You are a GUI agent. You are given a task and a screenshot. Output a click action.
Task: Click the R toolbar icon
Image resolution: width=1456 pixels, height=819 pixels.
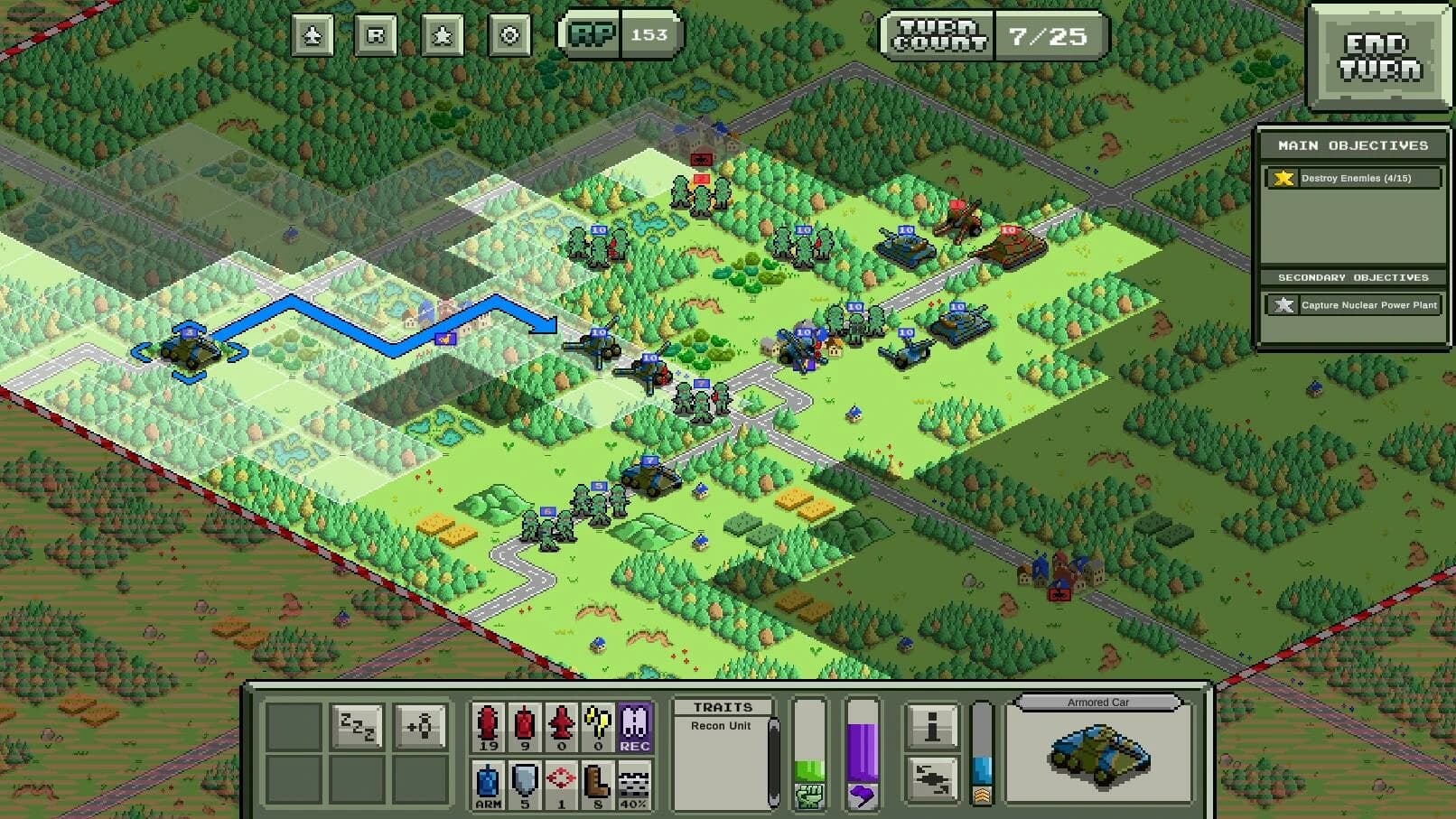(x=374, y=36)
